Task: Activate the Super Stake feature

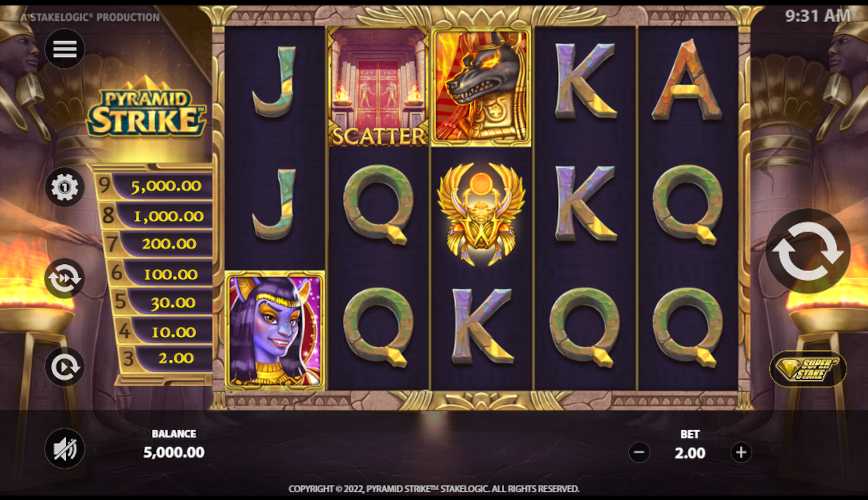Action: pos(807,369)
